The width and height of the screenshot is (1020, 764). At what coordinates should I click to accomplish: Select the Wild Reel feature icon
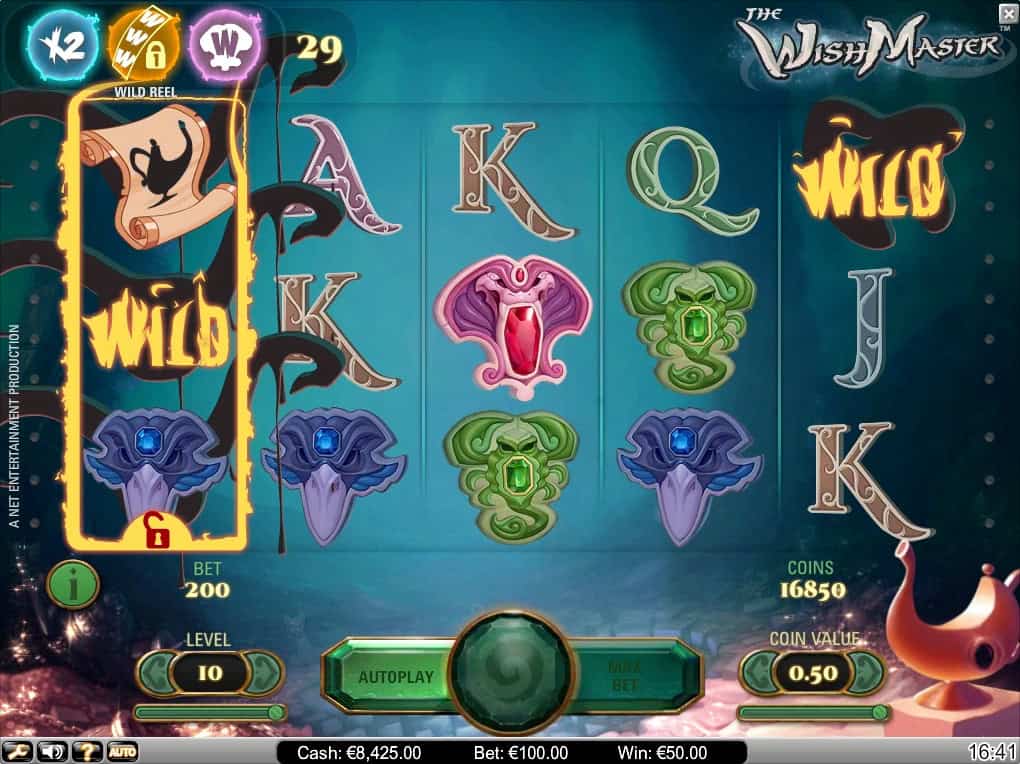142,45
